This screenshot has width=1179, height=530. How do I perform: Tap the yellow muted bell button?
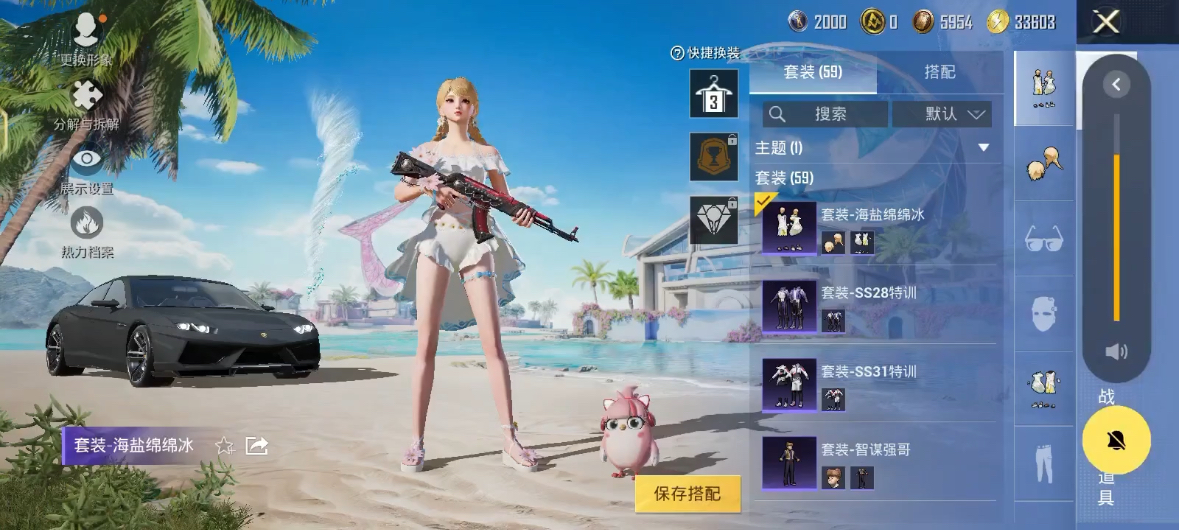[1116, 441]
